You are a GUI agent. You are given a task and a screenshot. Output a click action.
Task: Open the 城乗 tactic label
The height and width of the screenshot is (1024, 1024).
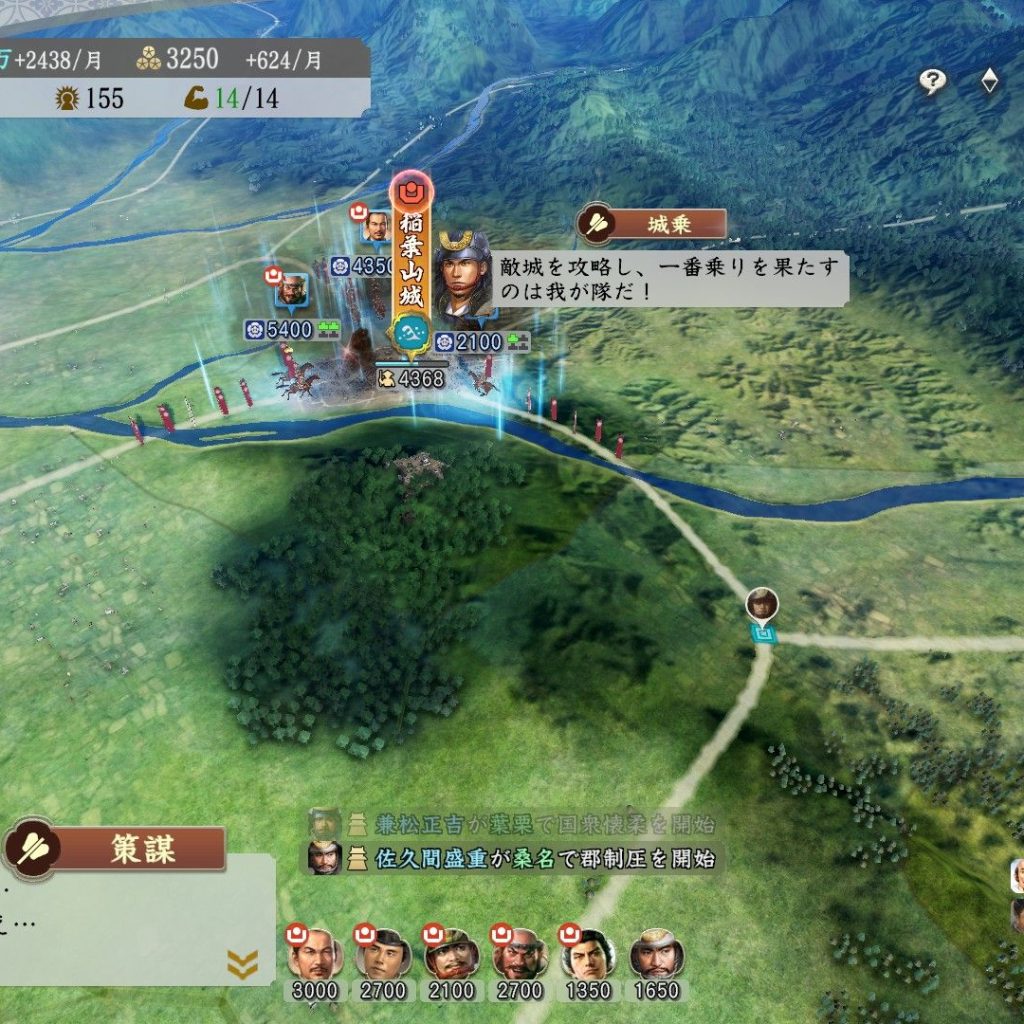pyautogui.click(x=652, y=224)
